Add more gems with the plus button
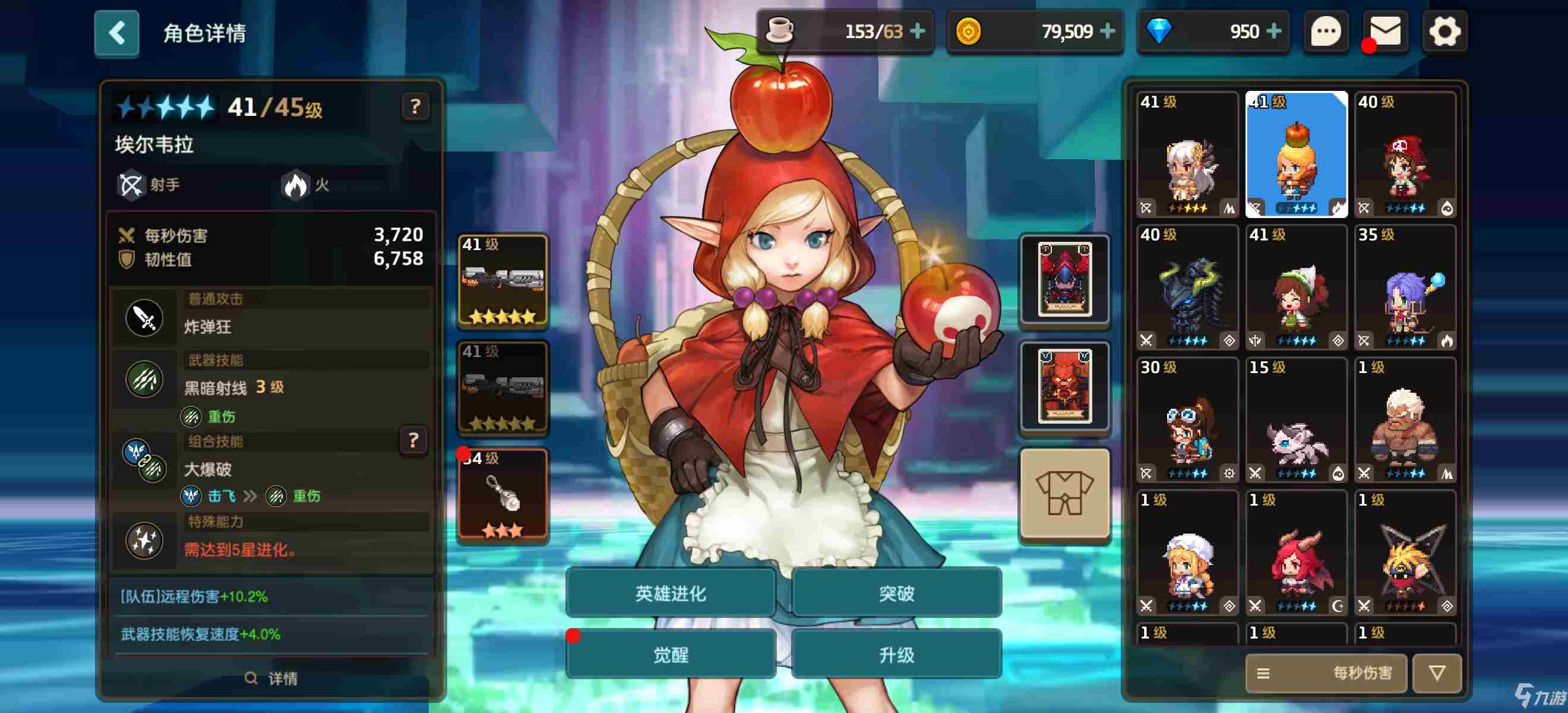This screenshot has width=1568, height=713. tap(1273, 31)
